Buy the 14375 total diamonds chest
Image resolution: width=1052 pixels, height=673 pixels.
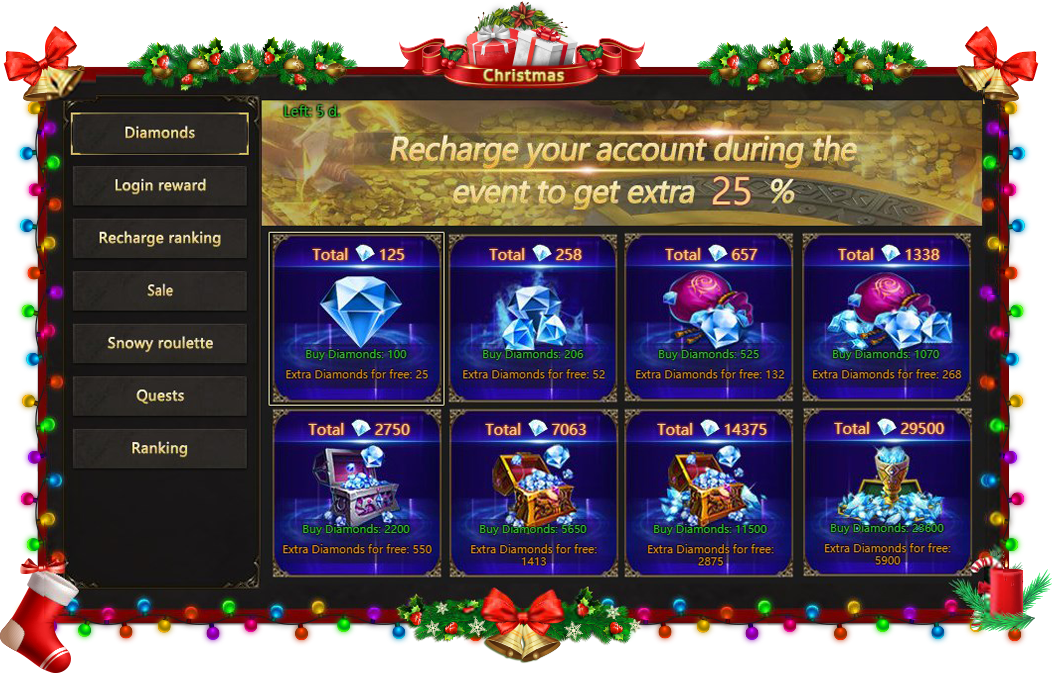pos(709,493)
